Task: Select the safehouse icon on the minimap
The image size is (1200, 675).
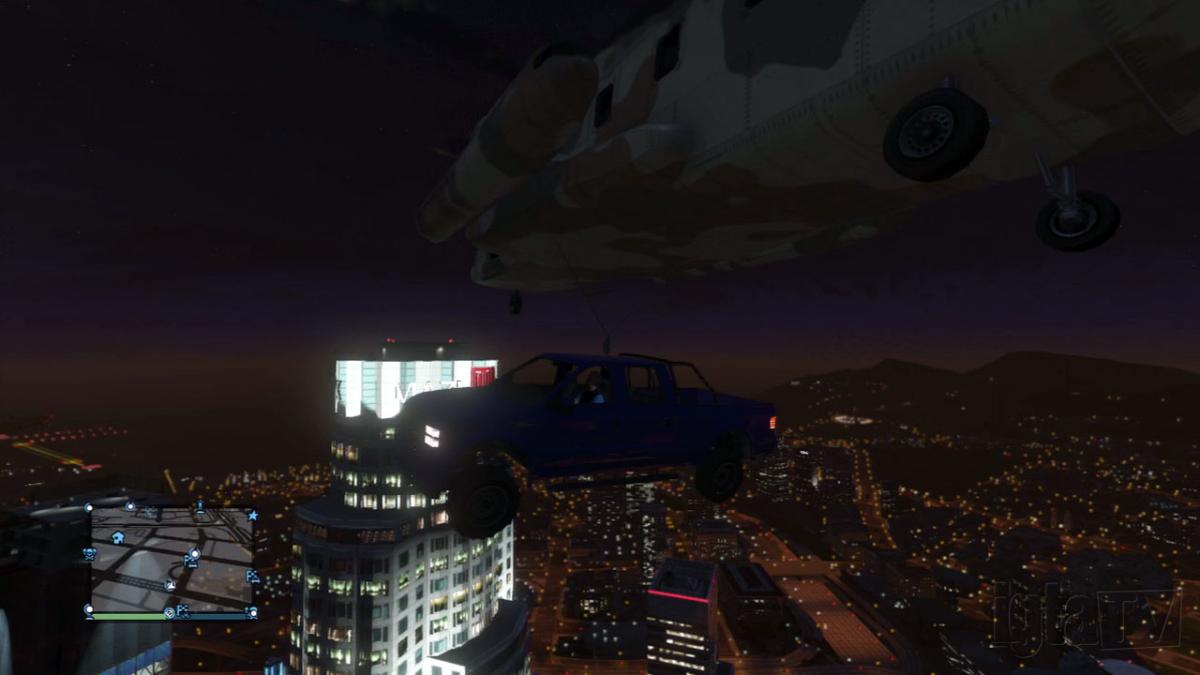Action: (118, 537)
